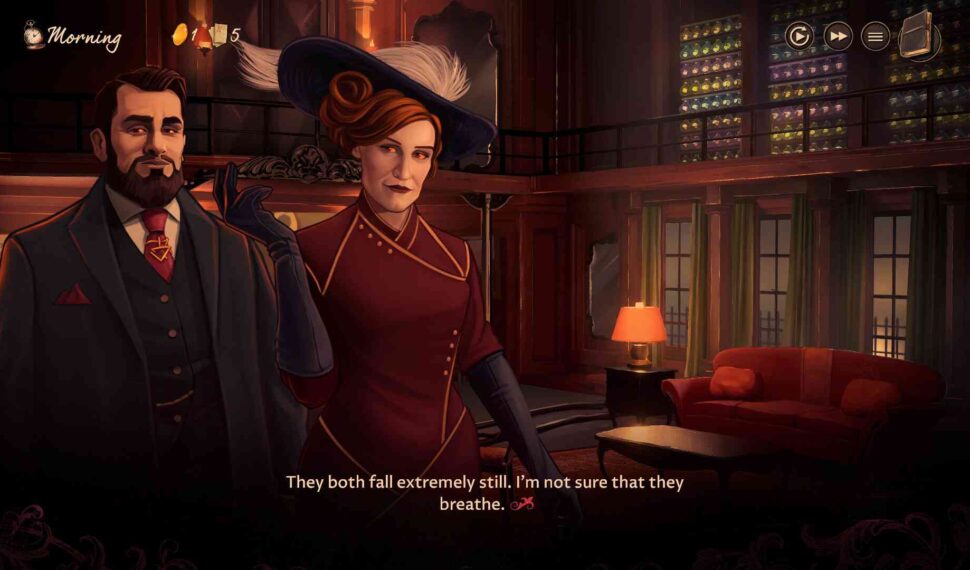
Task: Fast-forward through the dialogue
Action: pyautogui.click(x=838, y=37)
